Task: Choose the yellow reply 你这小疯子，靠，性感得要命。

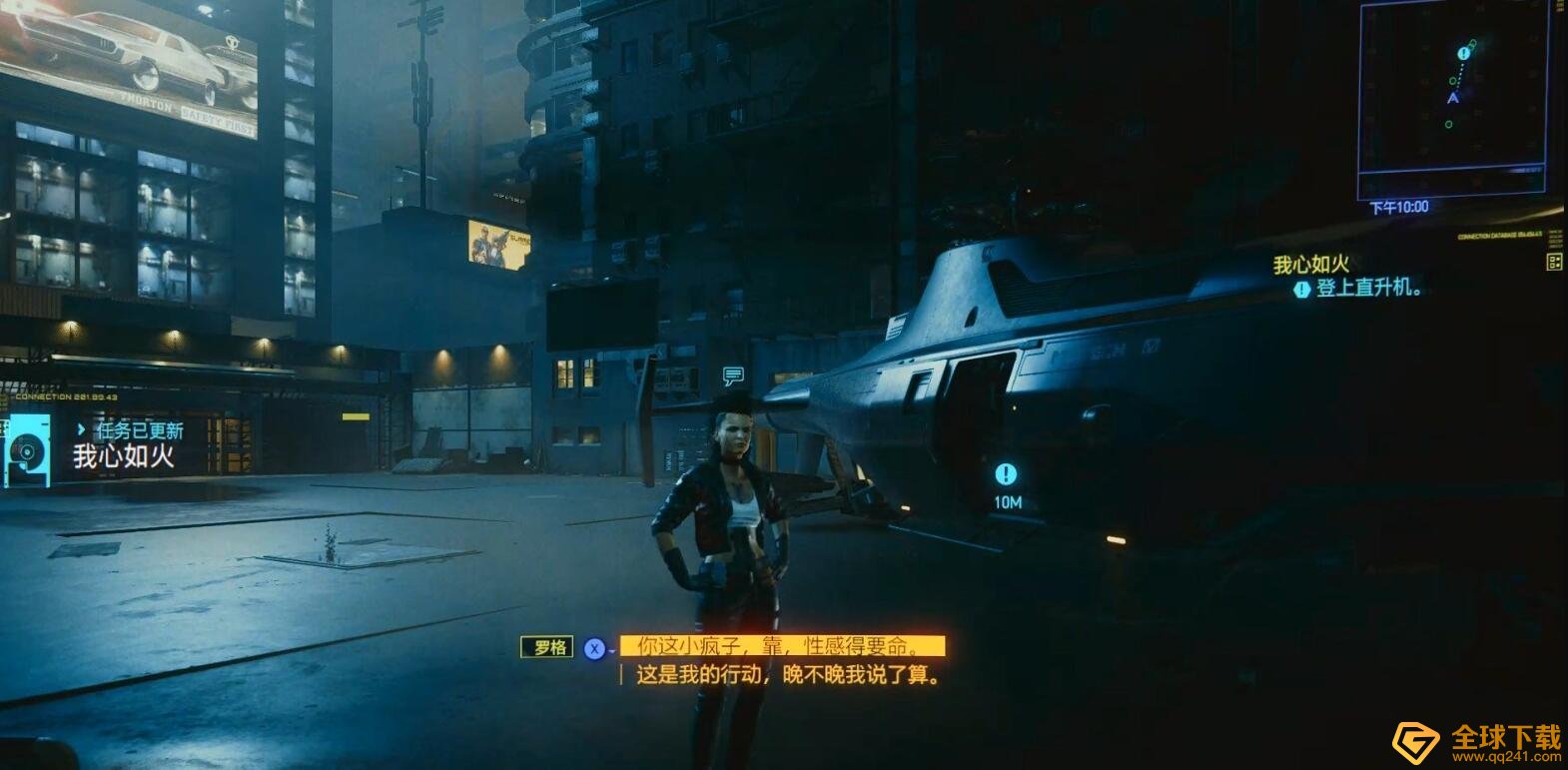Action: click(x=783, y=647)
